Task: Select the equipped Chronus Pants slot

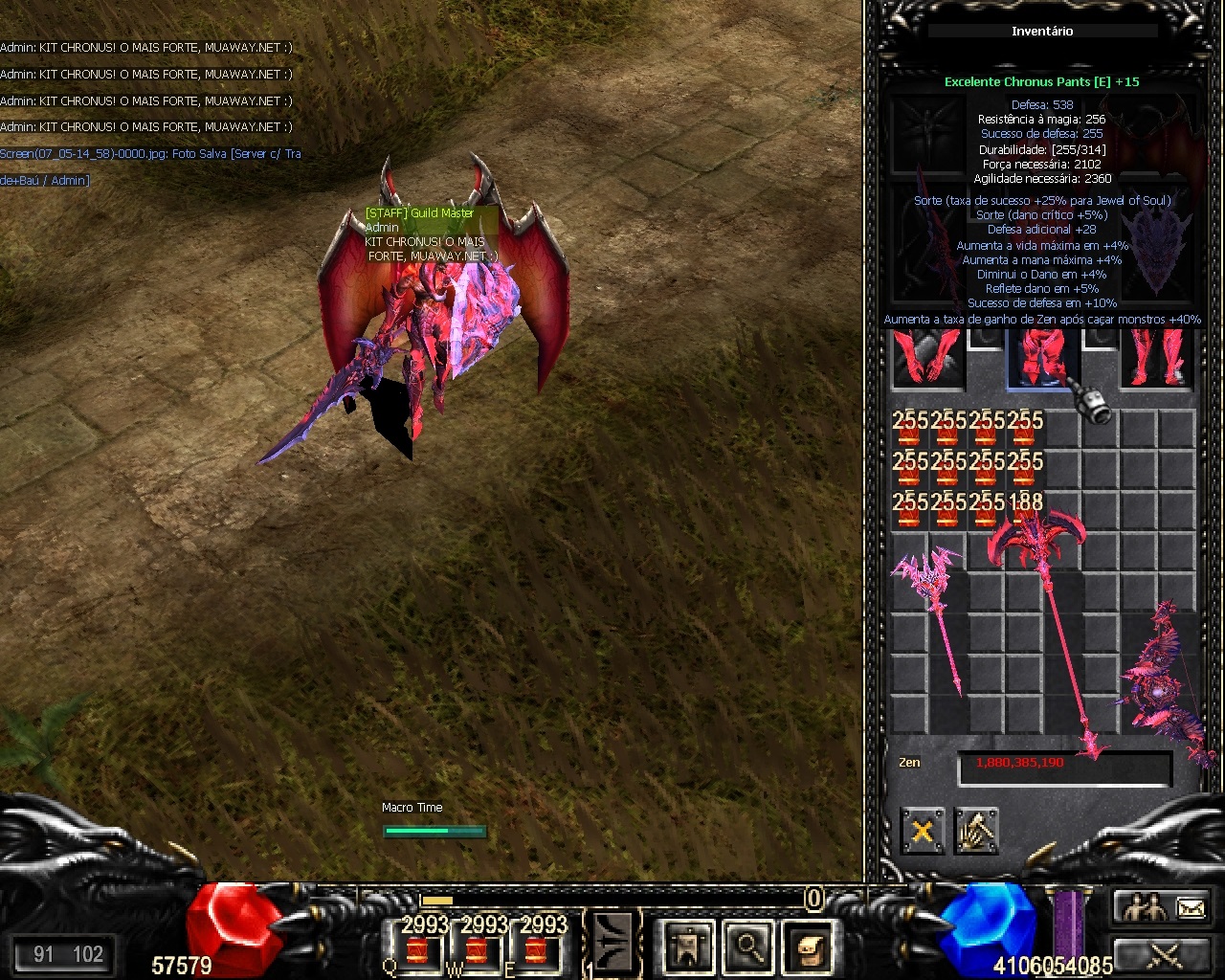Action: pos(1042,359)
